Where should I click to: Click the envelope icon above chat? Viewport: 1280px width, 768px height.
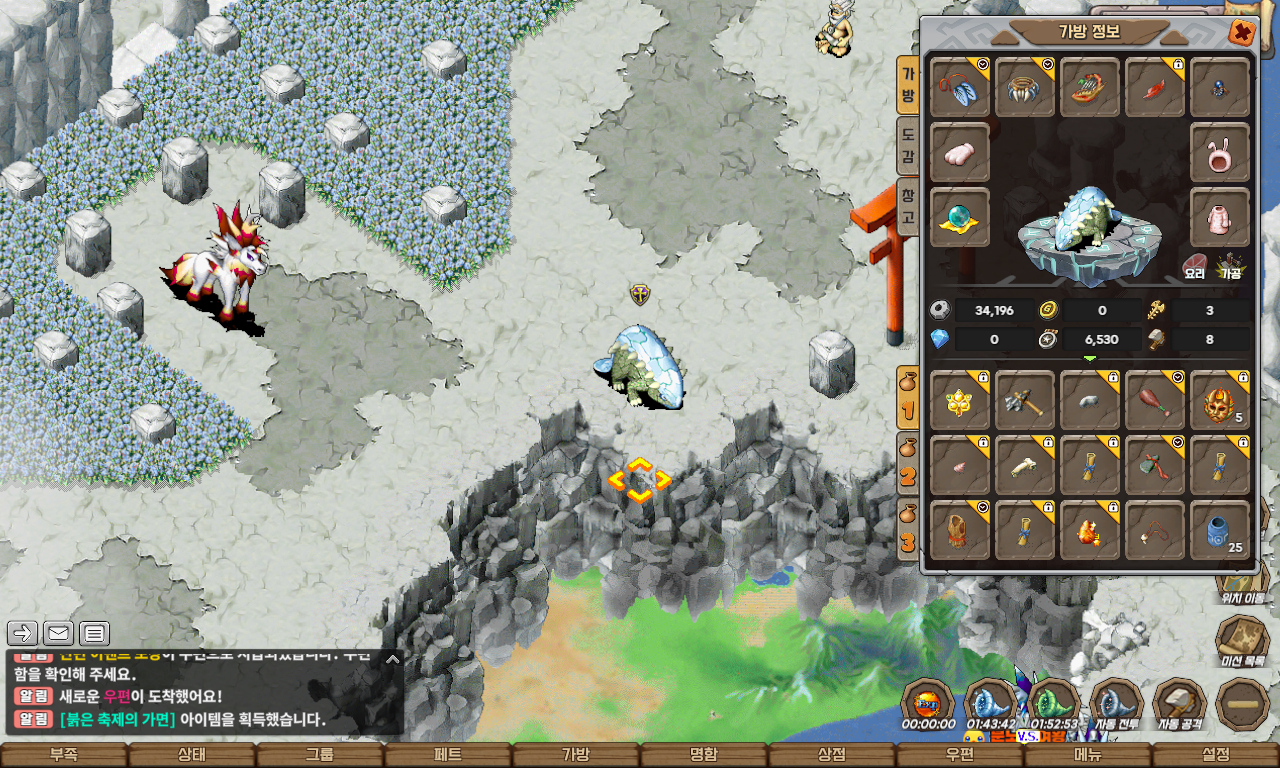point(59,633)
